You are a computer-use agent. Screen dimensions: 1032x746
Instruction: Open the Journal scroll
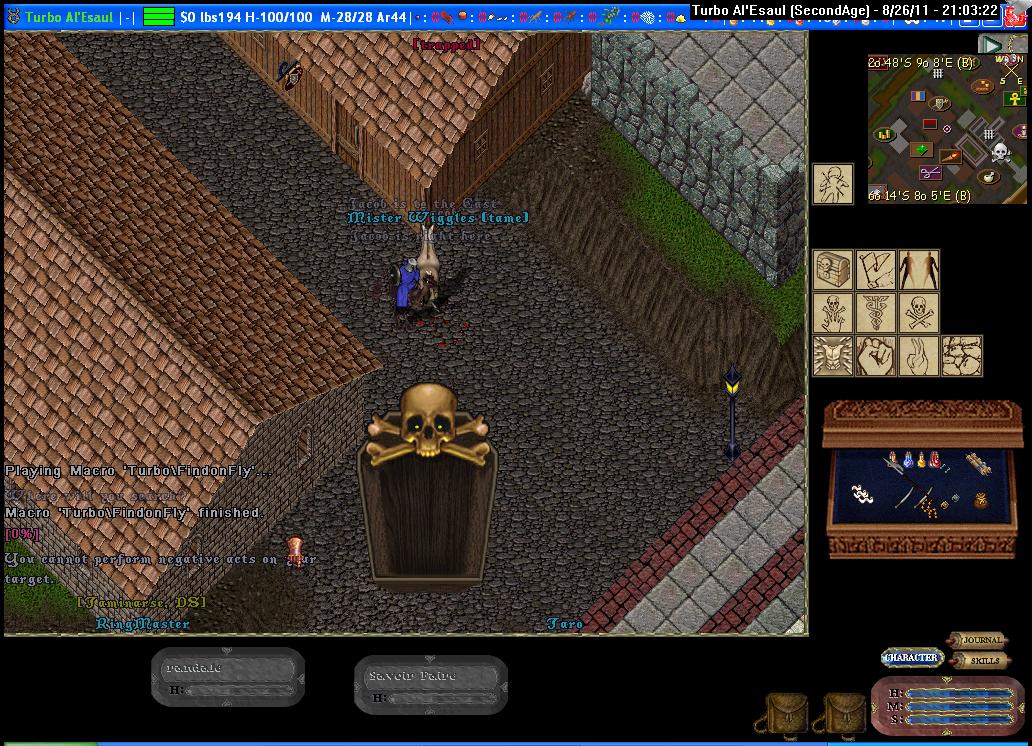tap(977, 640)
